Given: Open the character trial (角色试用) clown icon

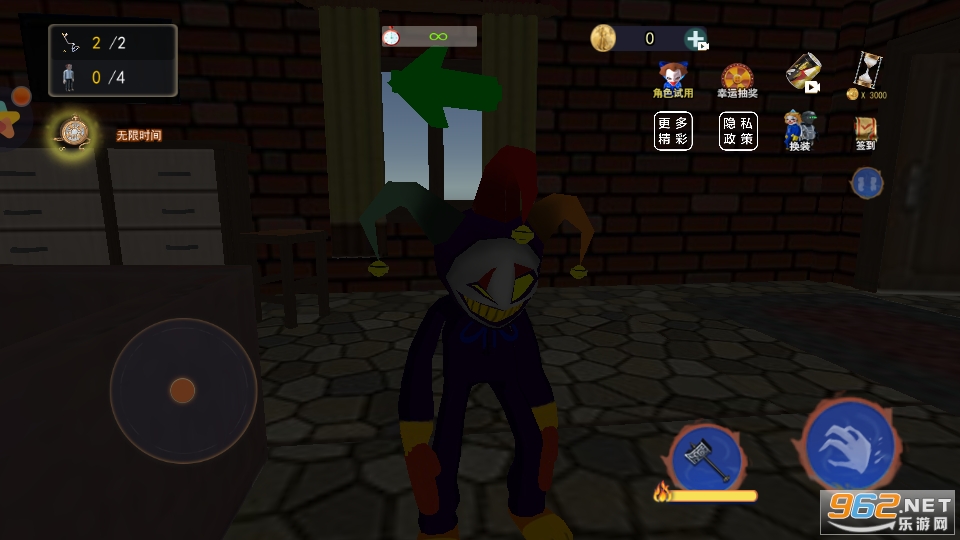Looking at the screenshot, I should 672,77.
